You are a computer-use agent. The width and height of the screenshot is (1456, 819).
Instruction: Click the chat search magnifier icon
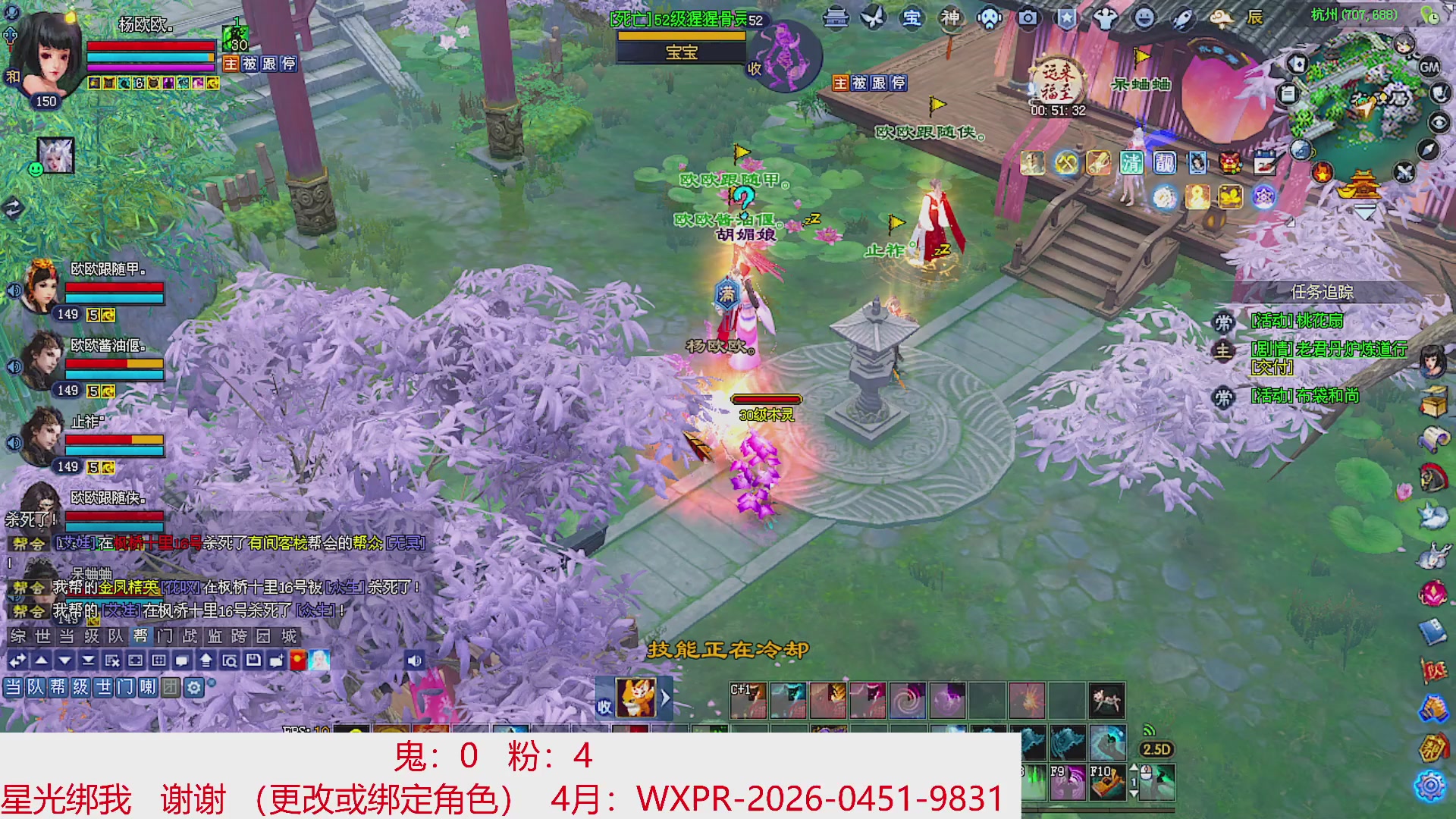coord(231,661)
